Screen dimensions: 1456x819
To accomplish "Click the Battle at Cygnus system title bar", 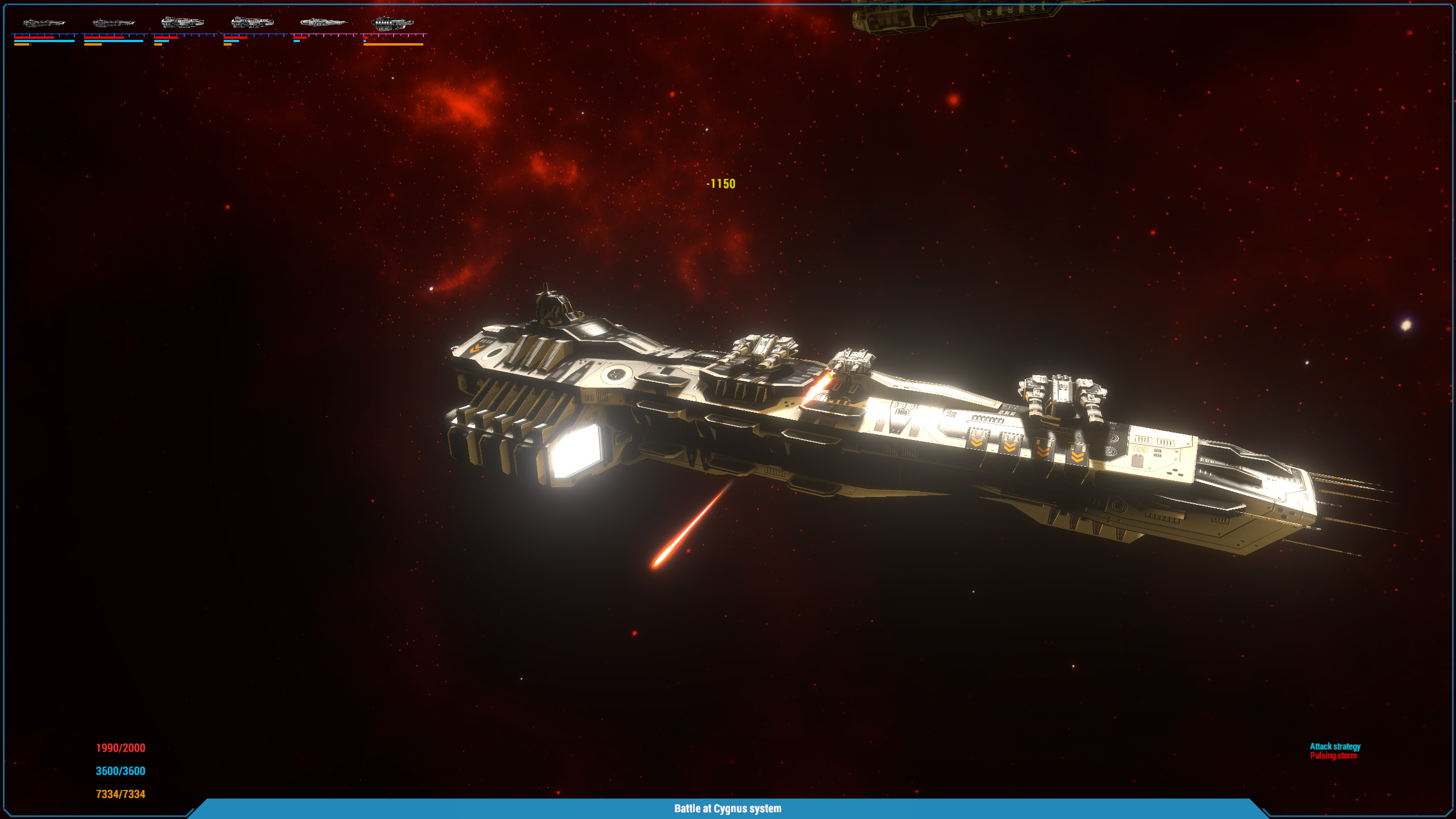I will click(728, 808).
